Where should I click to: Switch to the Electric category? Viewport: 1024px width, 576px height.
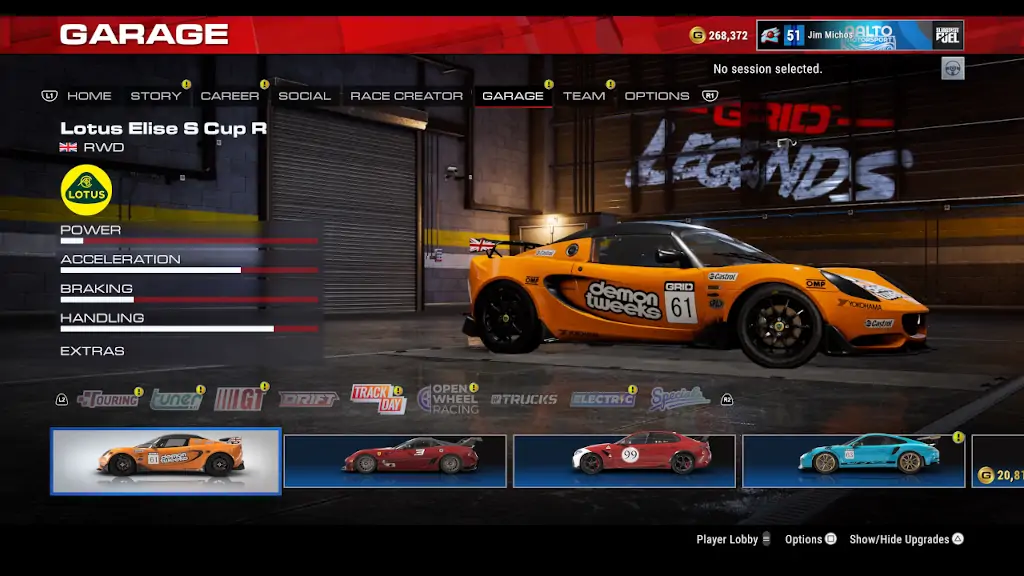(x=602, y=399)
